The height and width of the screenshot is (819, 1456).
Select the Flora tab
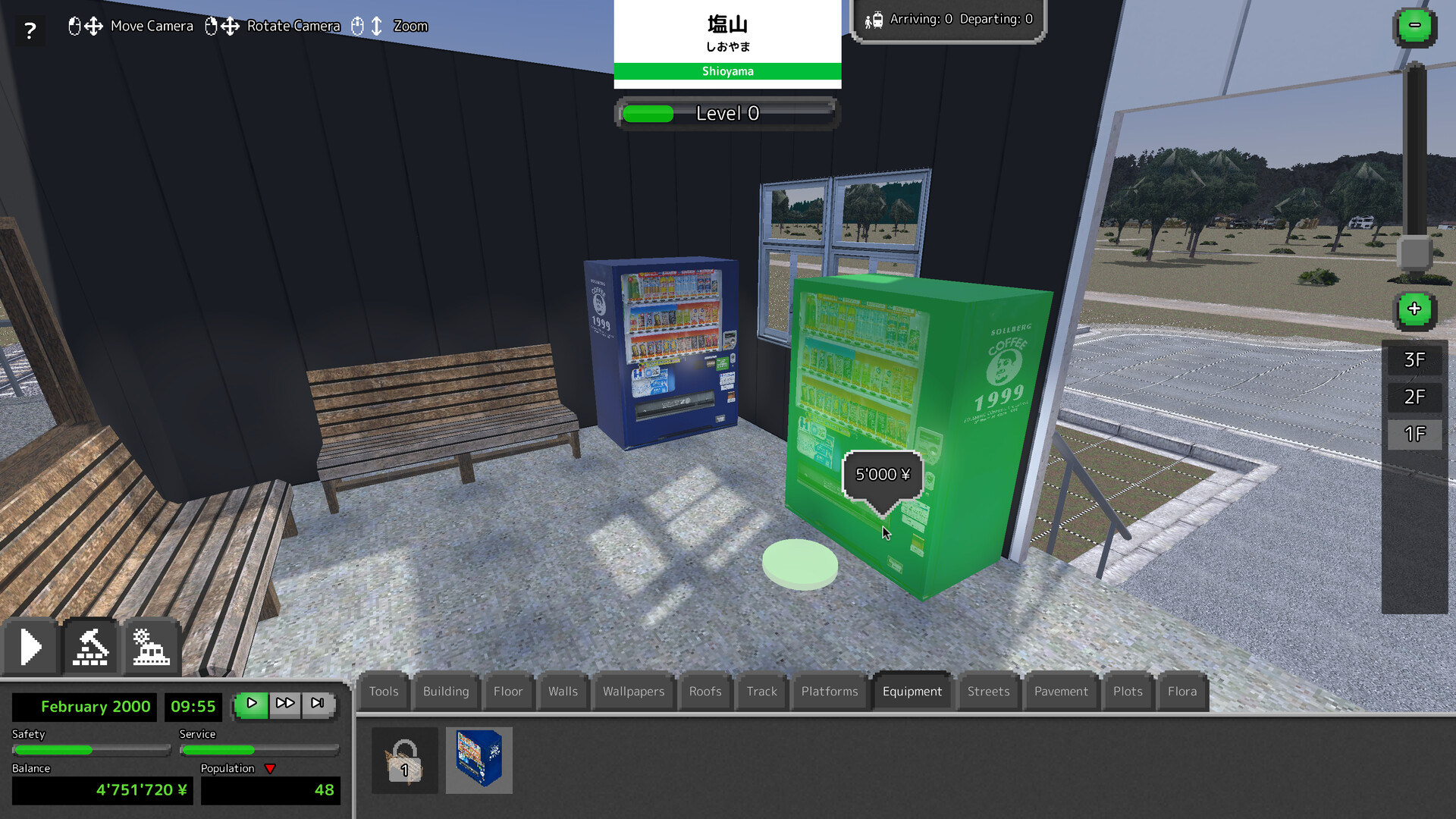tap(1182, 691)
